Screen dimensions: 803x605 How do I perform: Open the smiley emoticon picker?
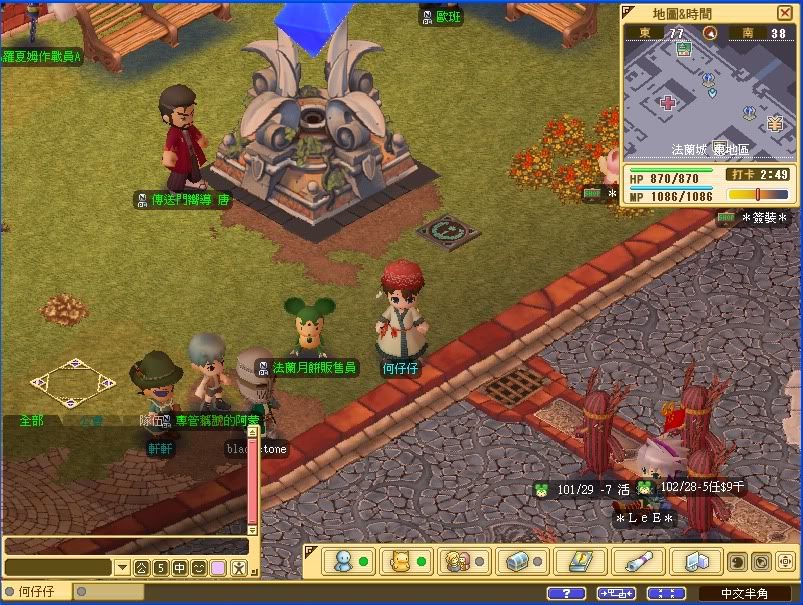(x=199, y=568)
